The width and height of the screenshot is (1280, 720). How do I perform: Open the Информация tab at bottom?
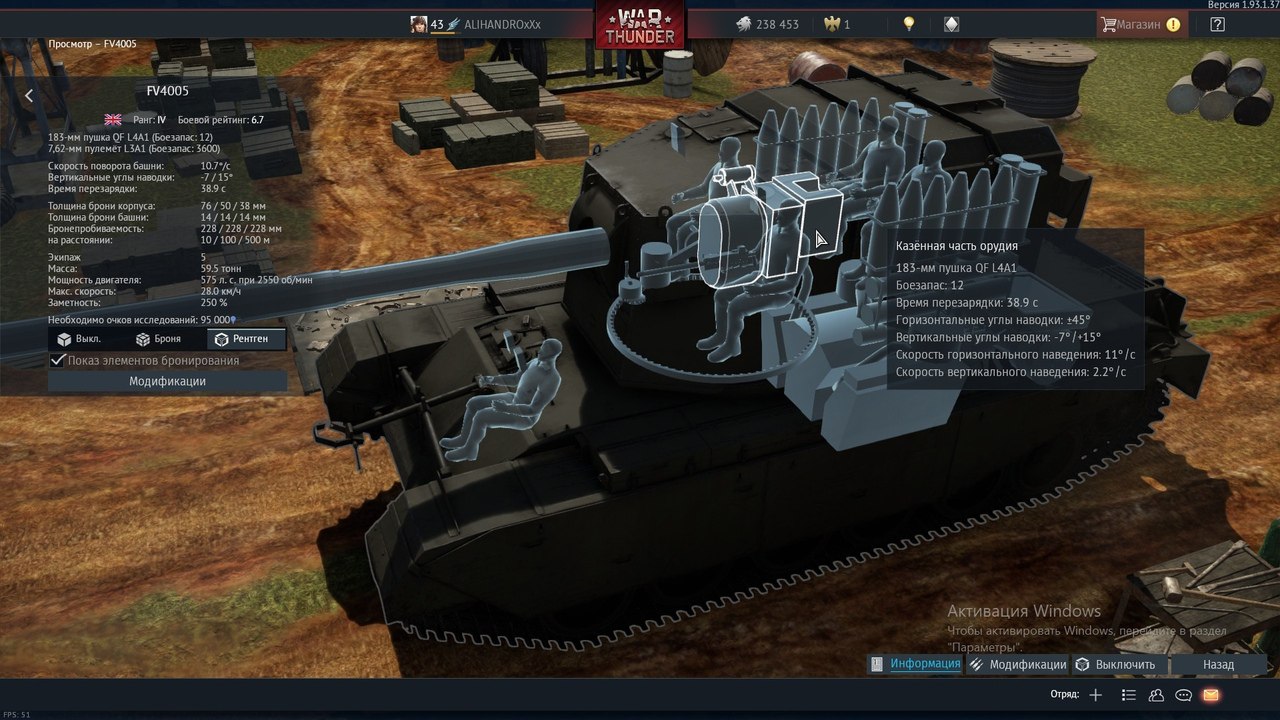click(x=916, y=664)
